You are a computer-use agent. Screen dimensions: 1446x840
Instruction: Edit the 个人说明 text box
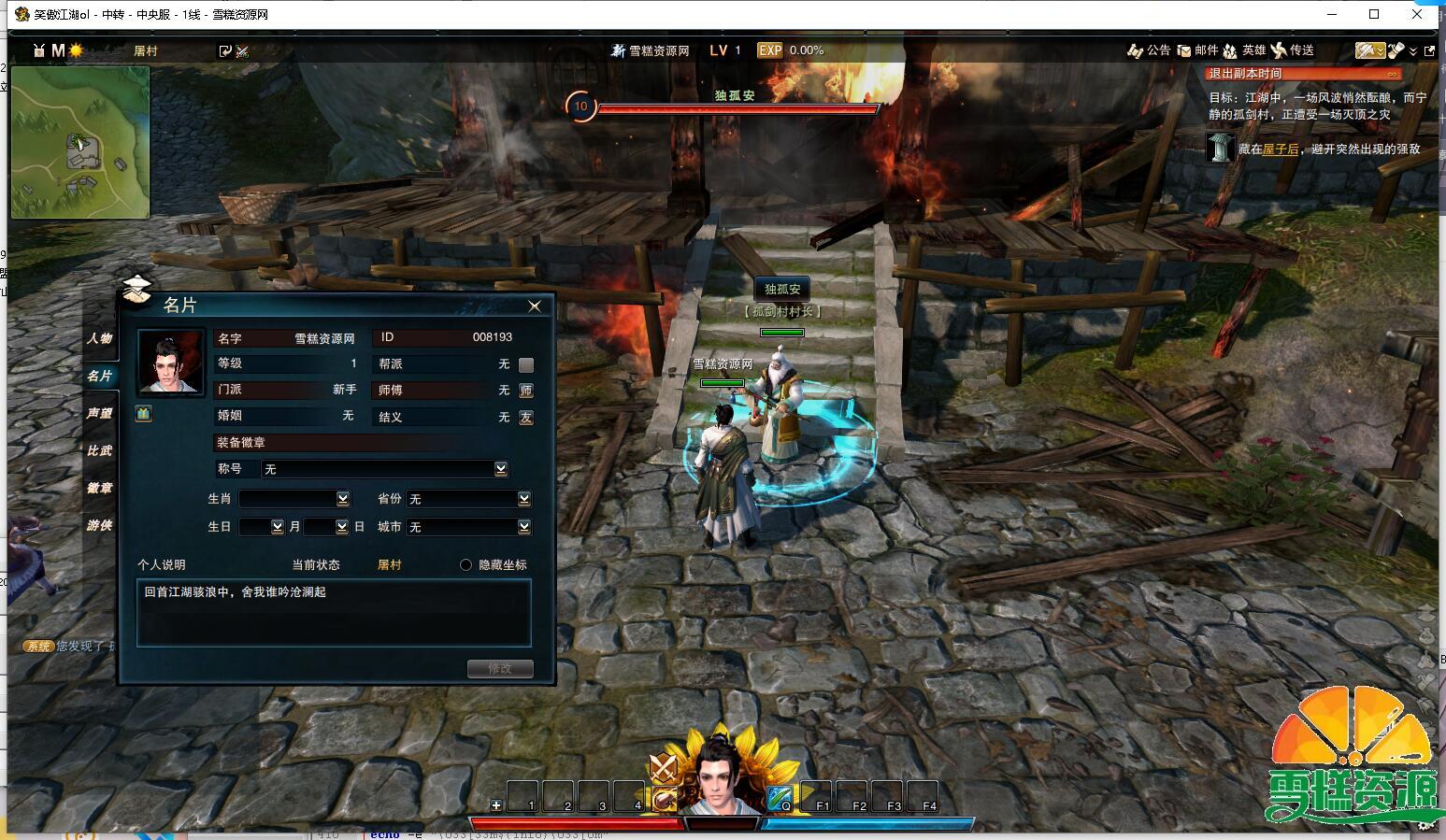click(x=334, y=612)
